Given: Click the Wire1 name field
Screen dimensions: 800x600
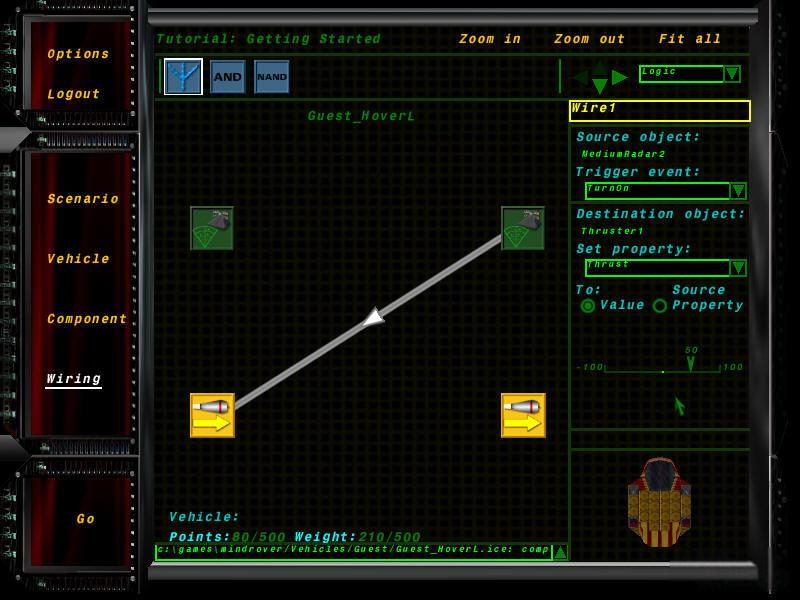Looking at the screenshot, I should point(659,110).
